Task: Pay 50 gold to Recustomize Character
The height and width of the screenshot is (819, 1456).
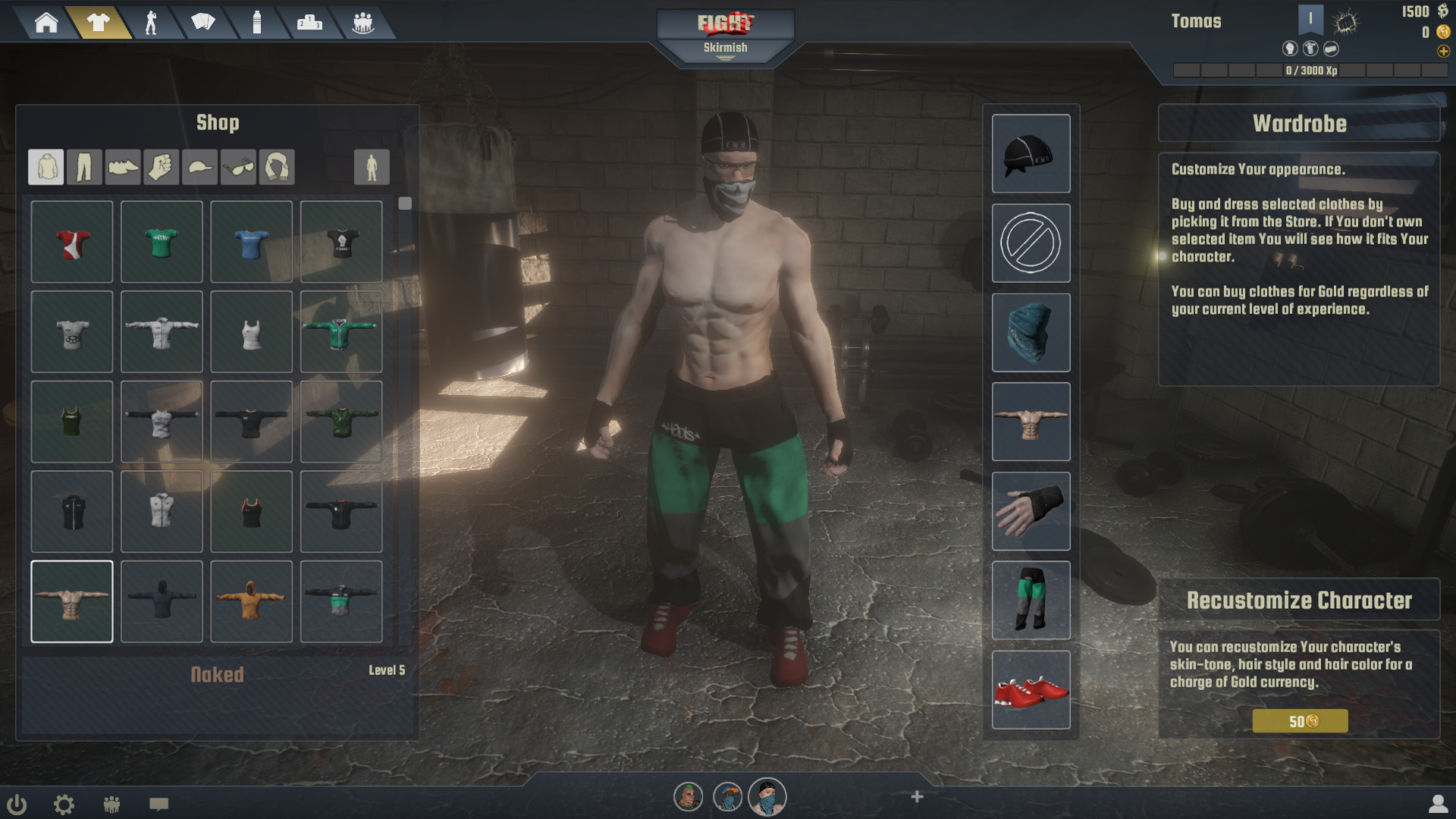Action: [1300, 721]
